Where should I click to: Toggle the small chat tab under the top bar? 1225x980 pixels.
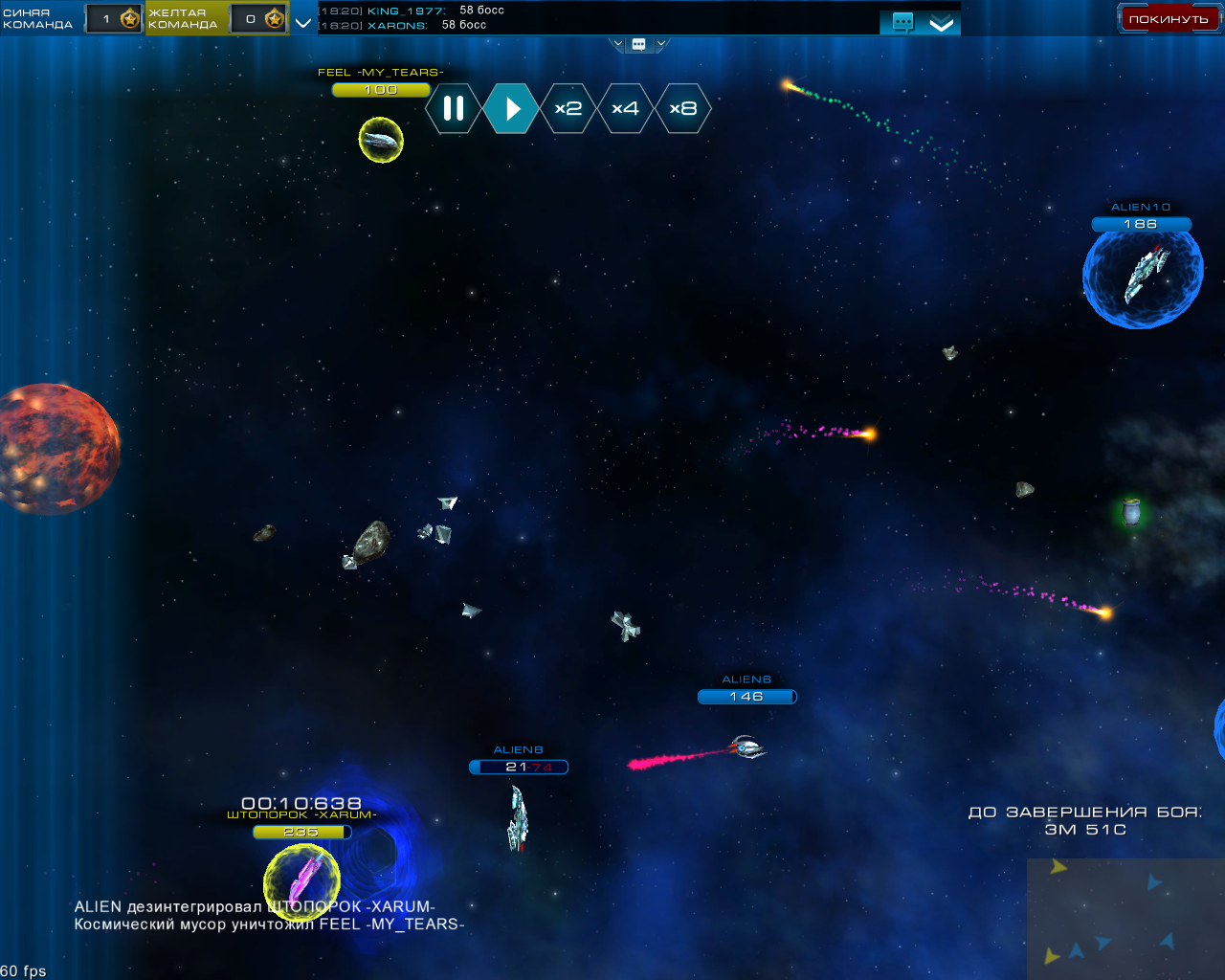639,44
